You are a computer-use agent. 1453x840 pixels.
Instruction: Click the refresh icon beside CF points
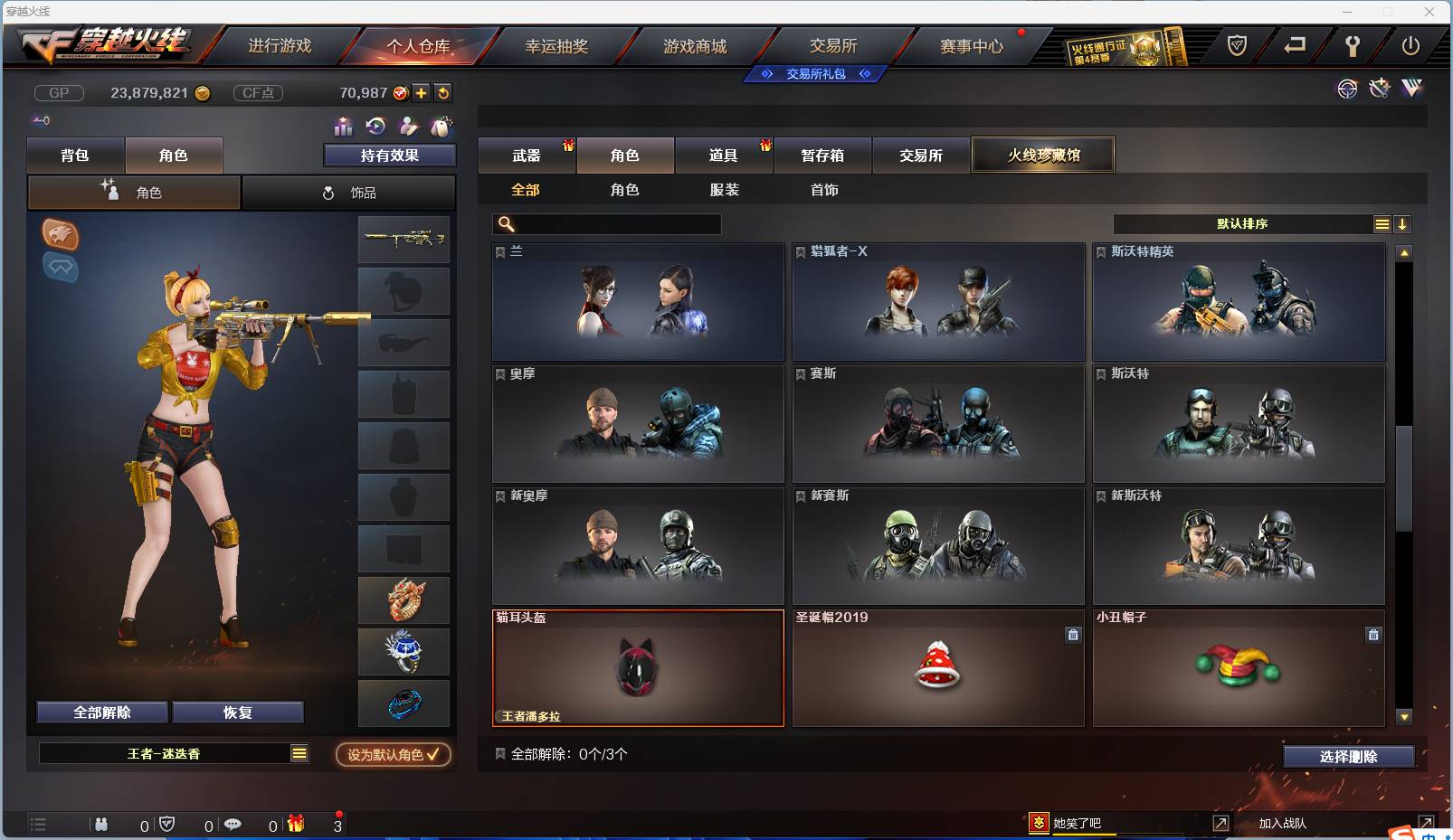443,92
